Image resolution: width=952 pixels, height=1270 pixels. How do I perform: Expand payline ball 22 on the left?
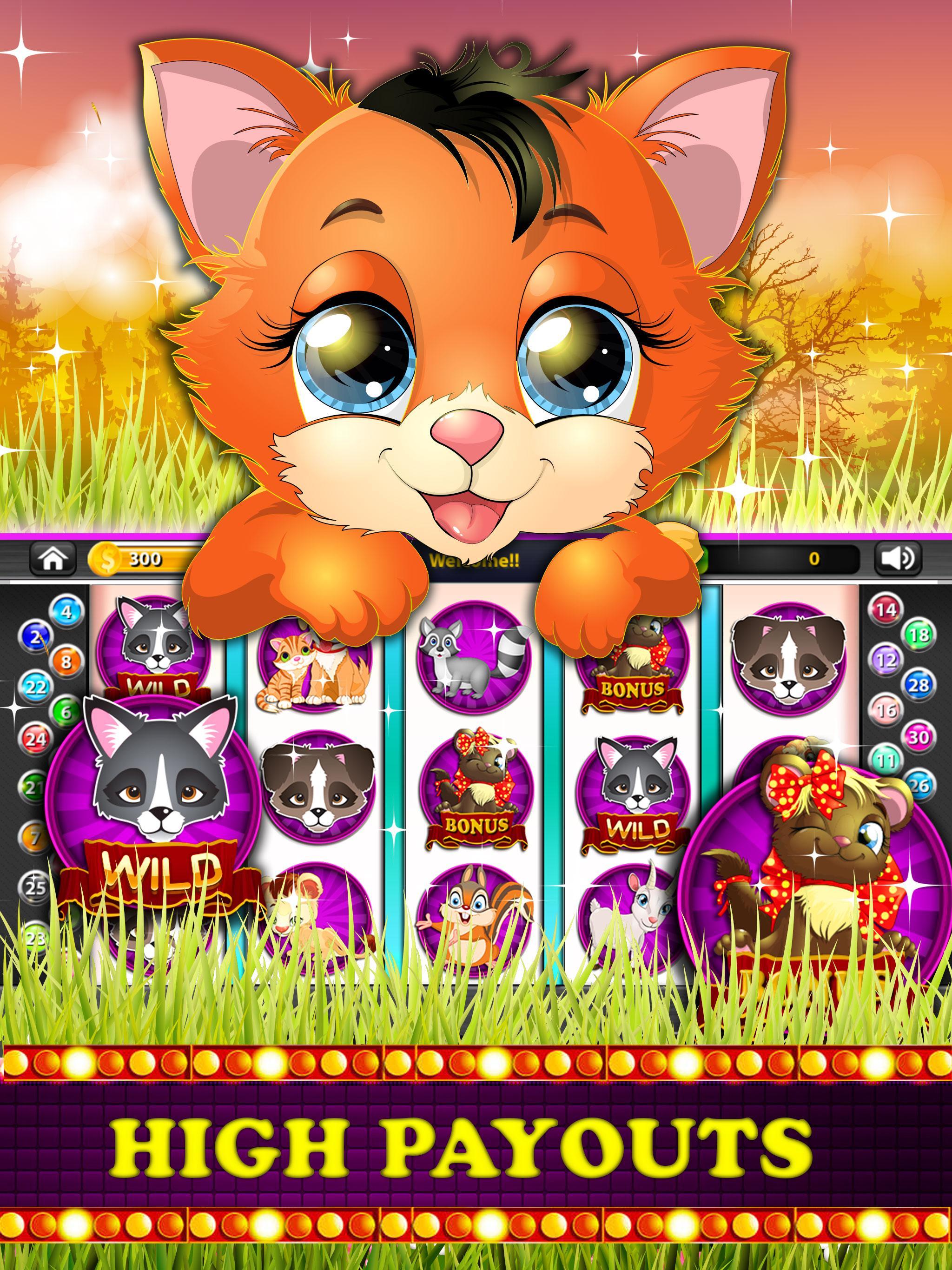36,688
